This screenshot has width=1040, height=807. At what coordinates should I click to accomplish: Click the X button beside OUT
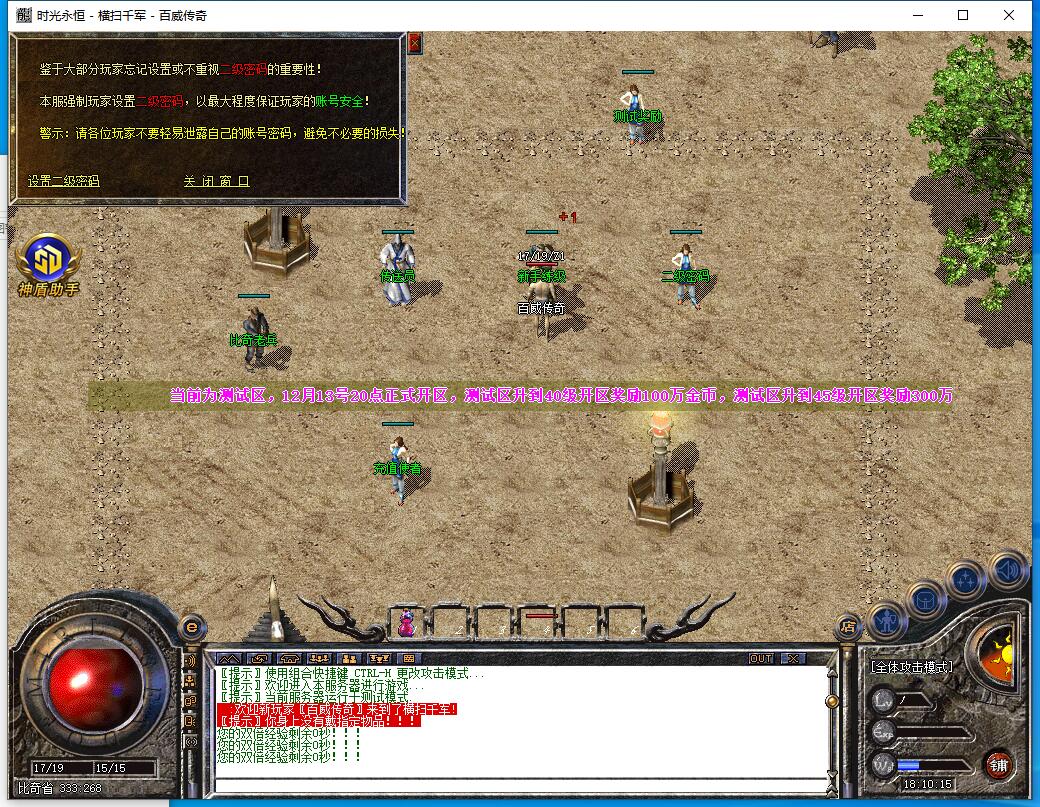point(792,658)
